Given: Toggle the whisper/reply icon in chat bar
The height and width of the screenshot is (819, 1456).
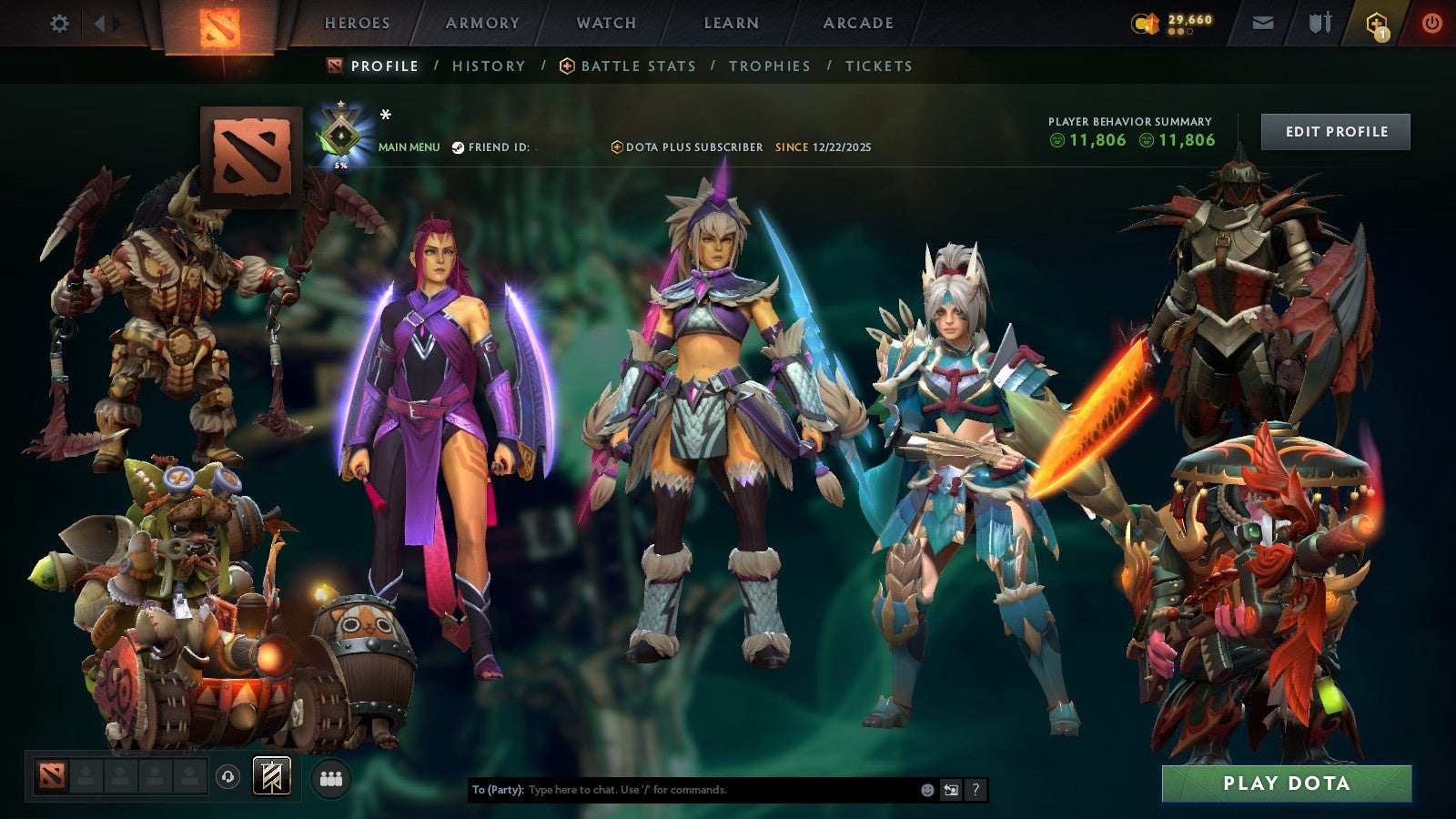Looking at the screenshot, I should coord(950,791).
